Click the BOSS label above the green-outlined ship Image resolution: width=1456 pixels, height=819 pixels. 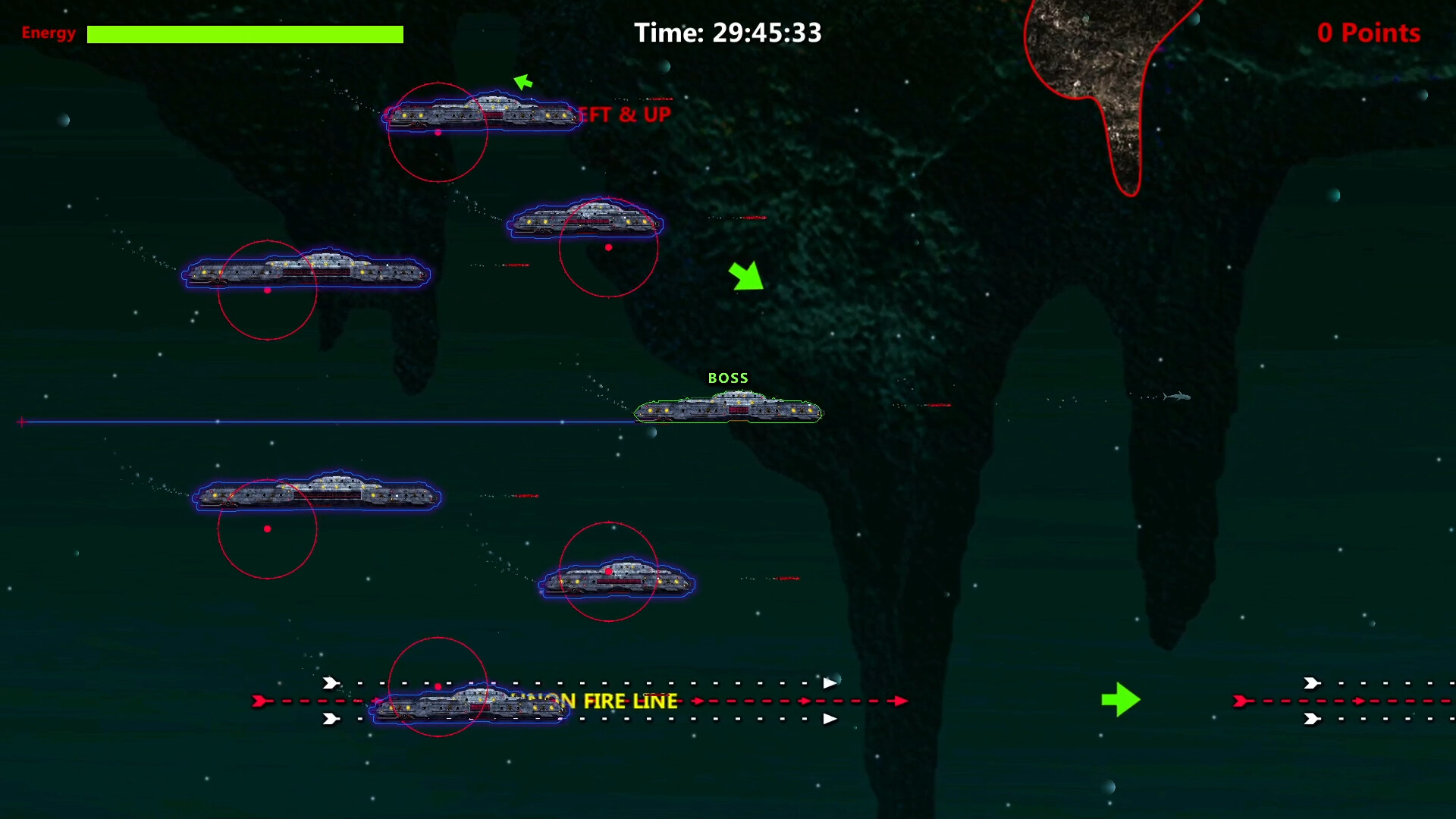coord(729,378)
